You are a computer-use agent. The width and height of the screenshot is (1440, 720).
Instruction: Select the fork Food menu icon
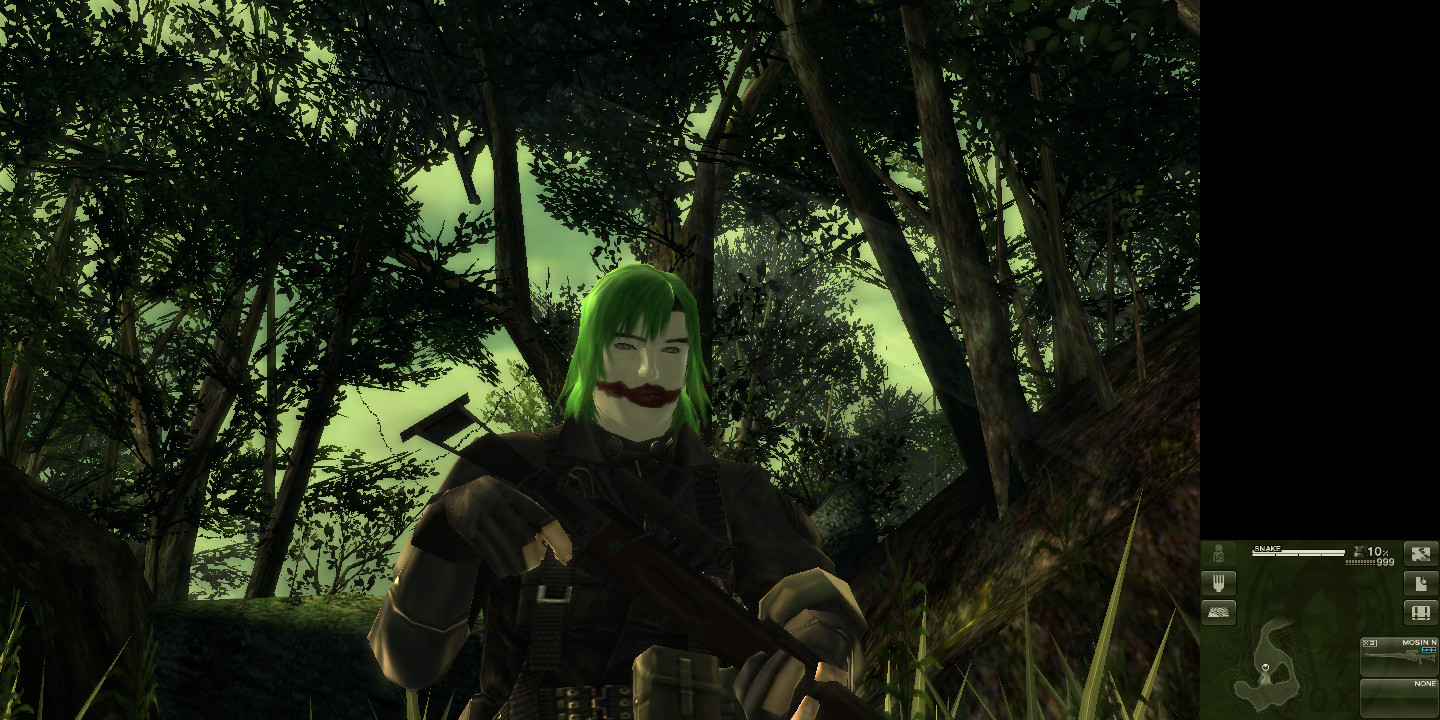tap(1218, 583)
